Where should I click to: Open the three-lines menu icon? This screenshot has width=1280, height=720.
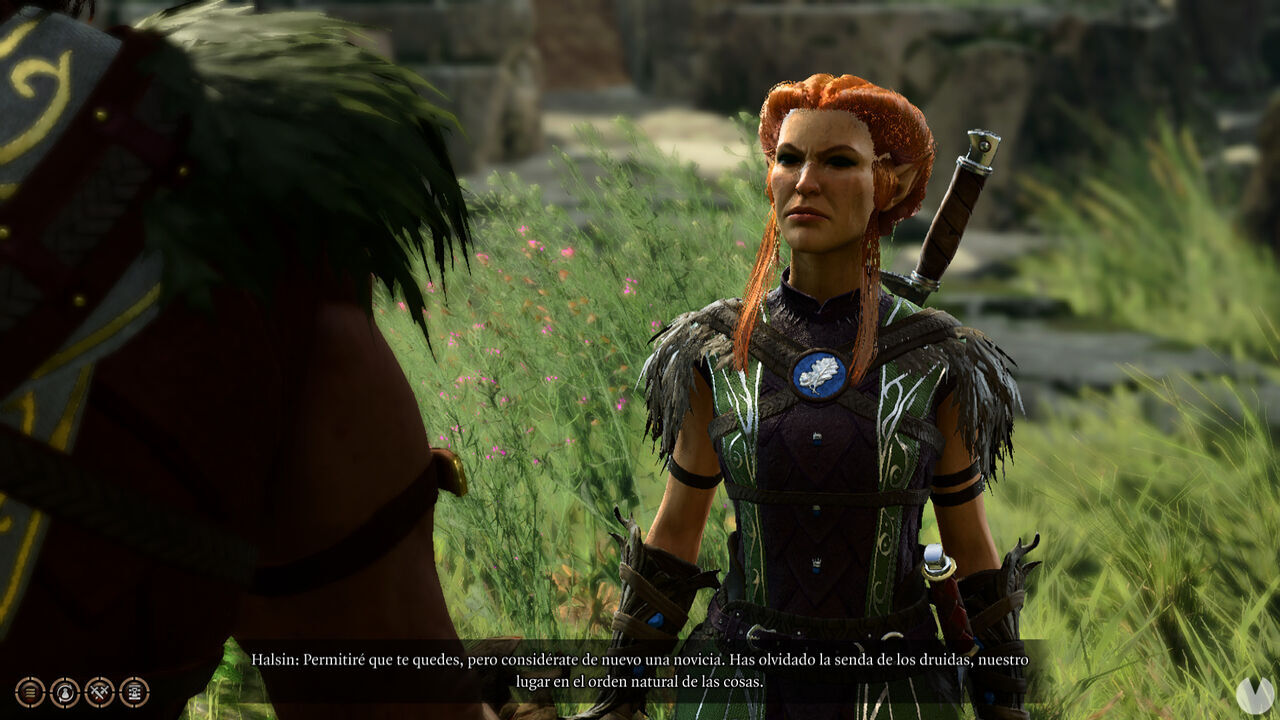[30, 691]
